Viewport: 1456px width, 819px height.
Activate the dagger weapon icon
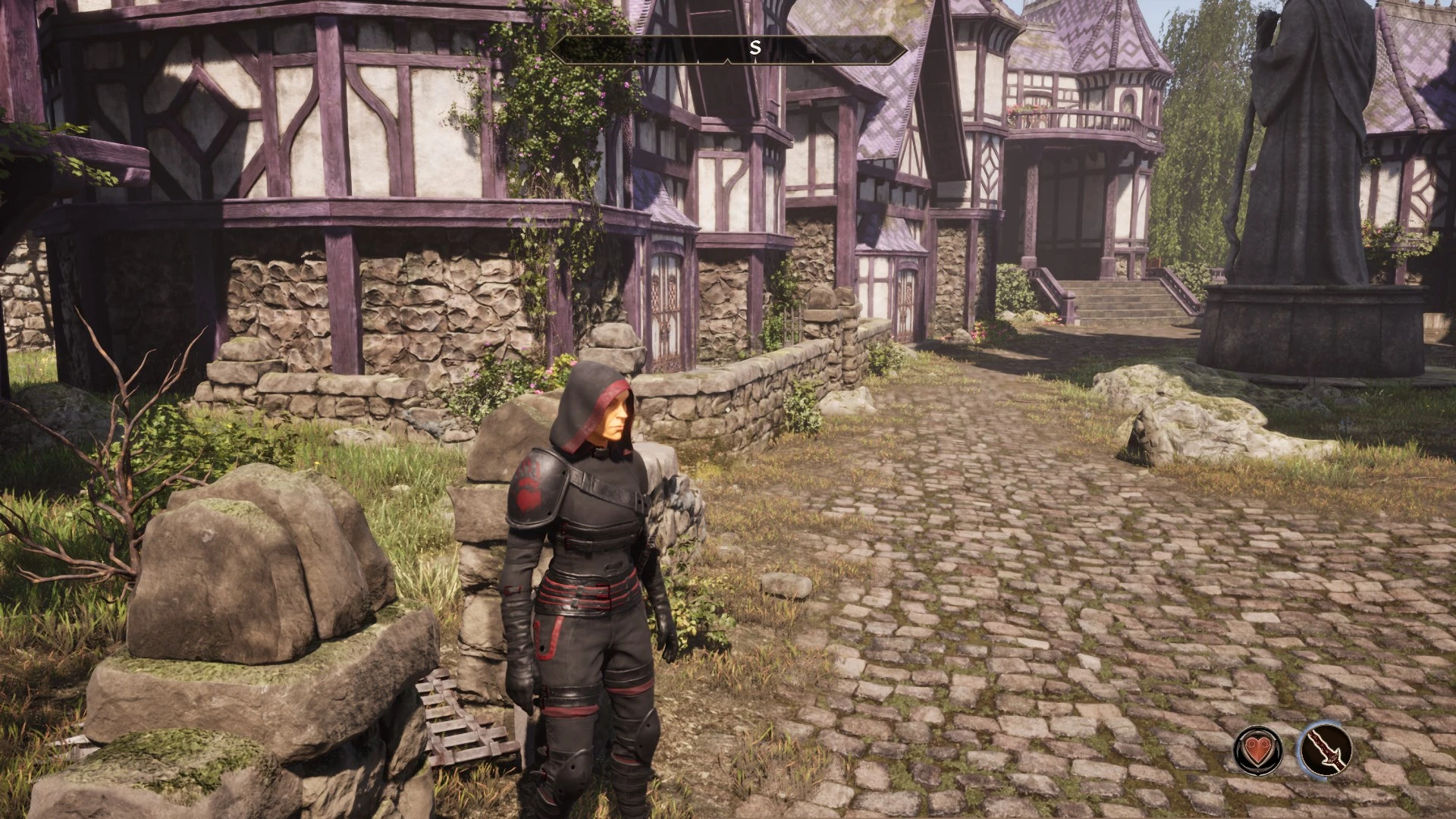click(x=1326, y=749)
